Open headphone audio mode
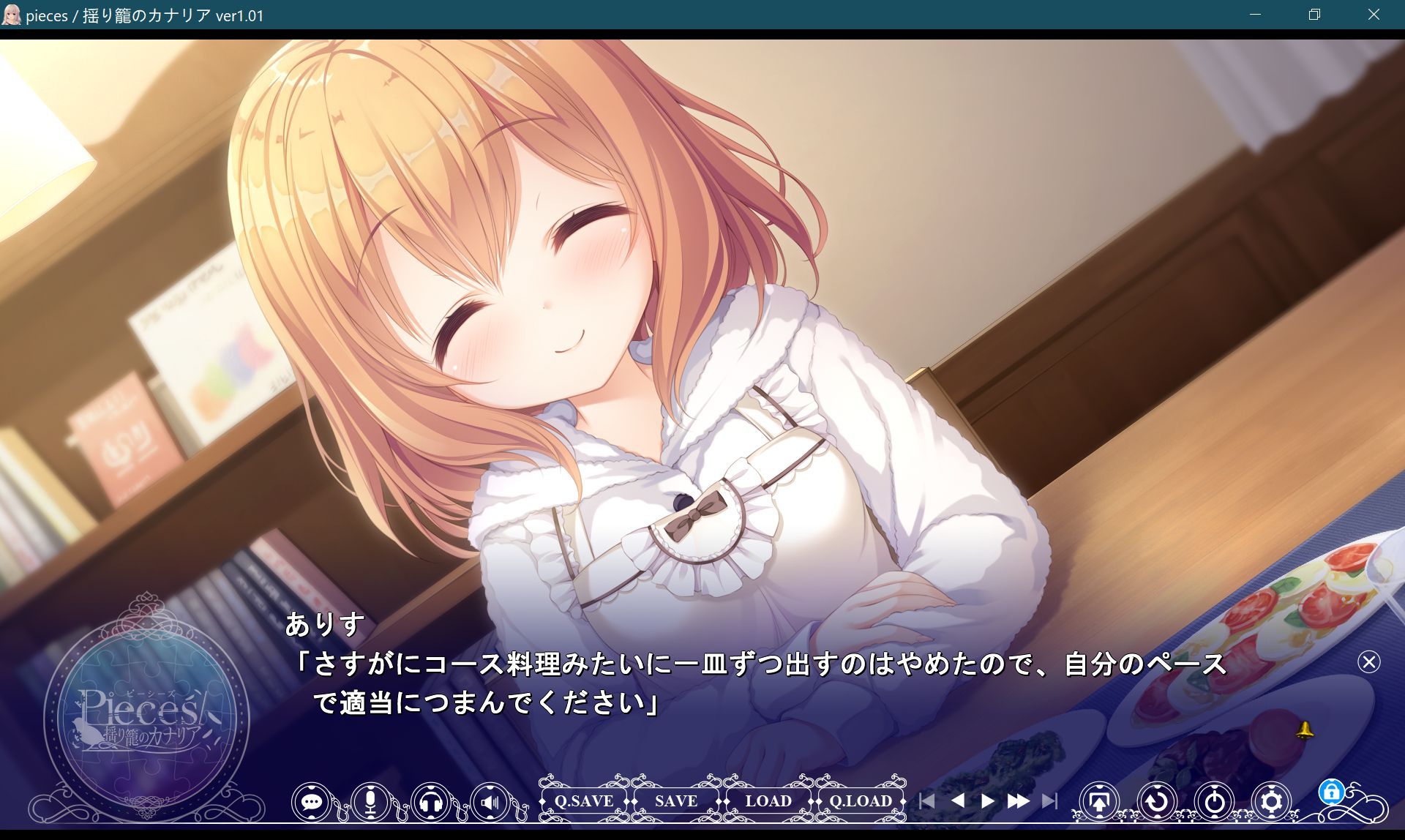 click(429, 801)
